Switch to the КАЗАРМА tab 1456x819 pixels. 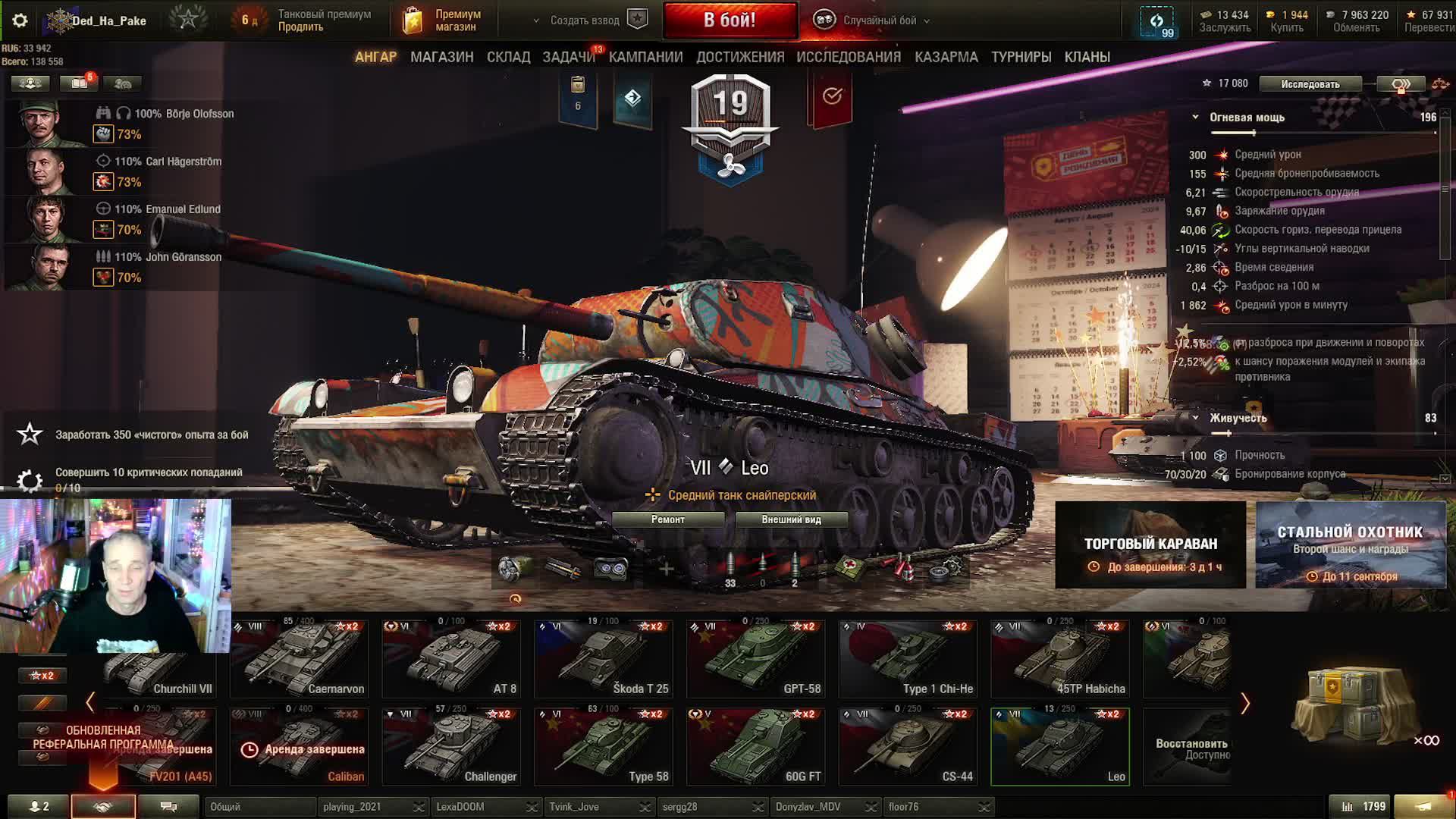point(946,57)
